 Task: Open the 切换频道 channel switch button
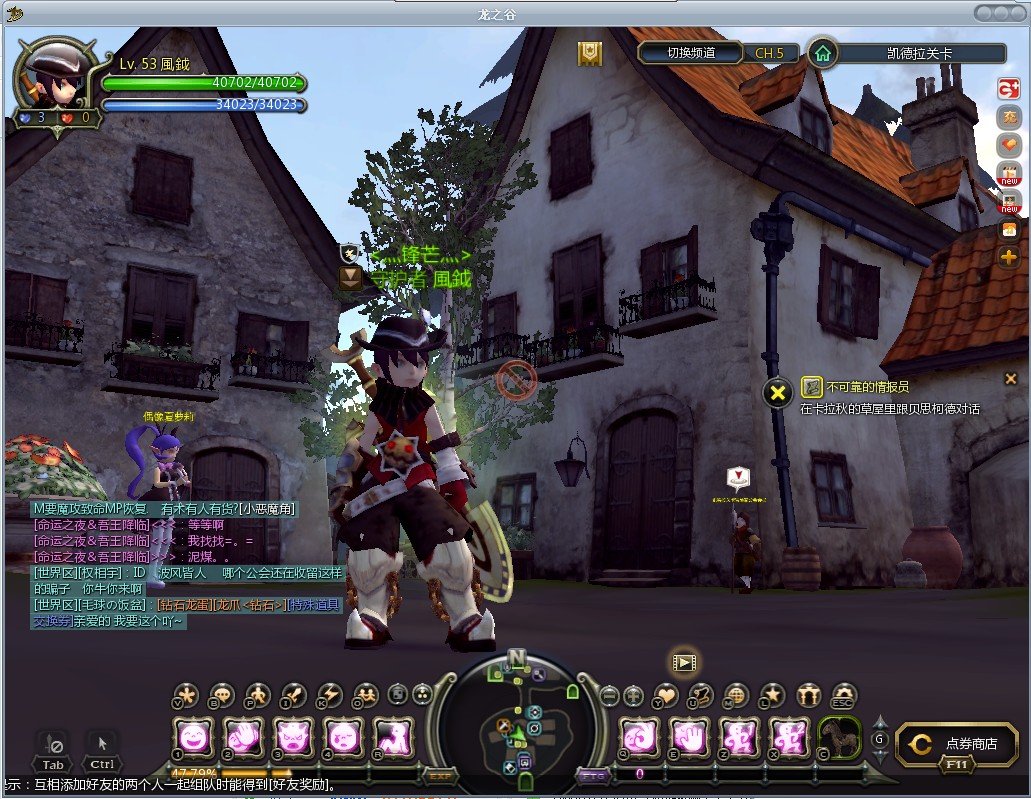click(690, 53)
